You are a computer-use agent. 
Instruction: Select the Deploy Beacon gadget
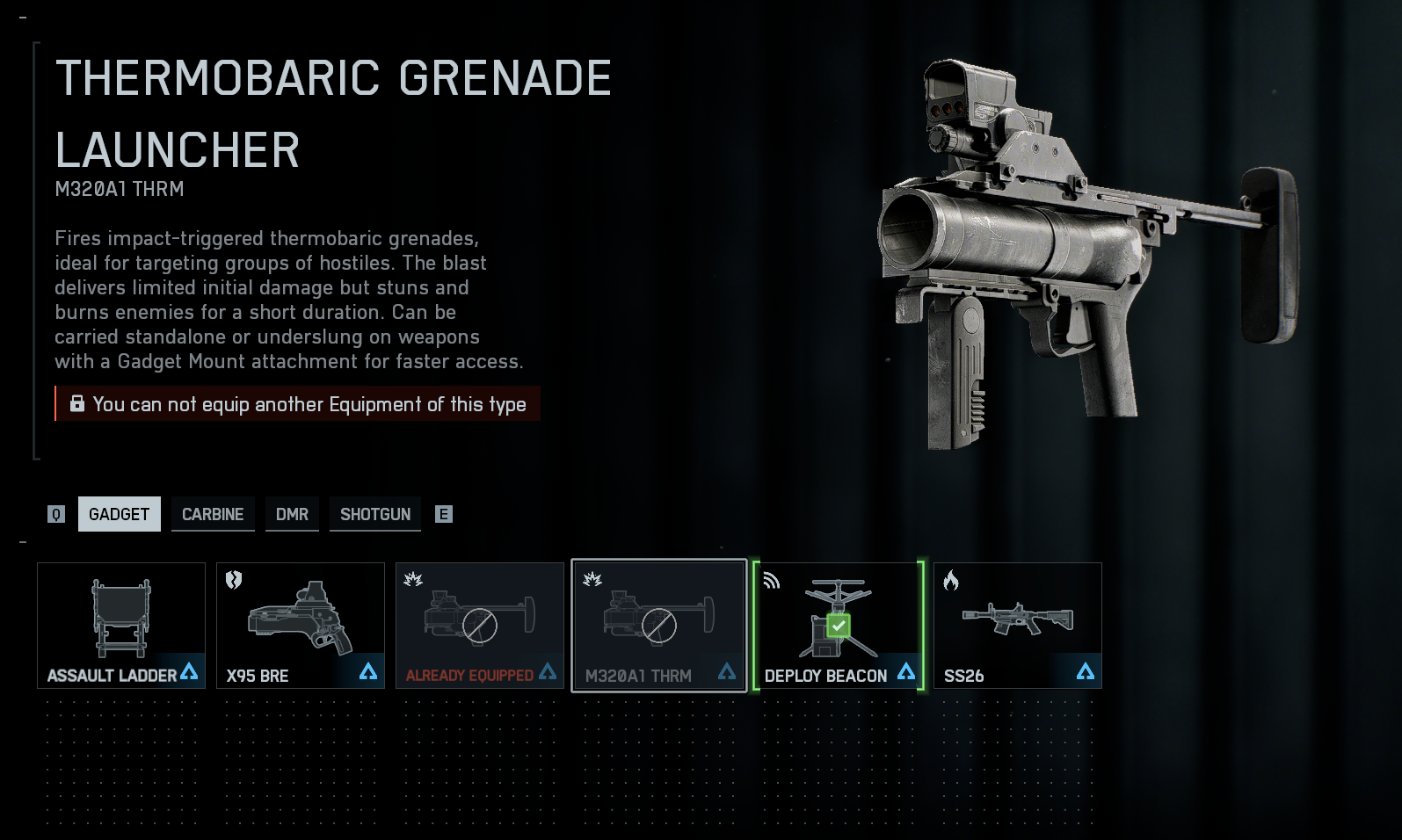[839, 626]
